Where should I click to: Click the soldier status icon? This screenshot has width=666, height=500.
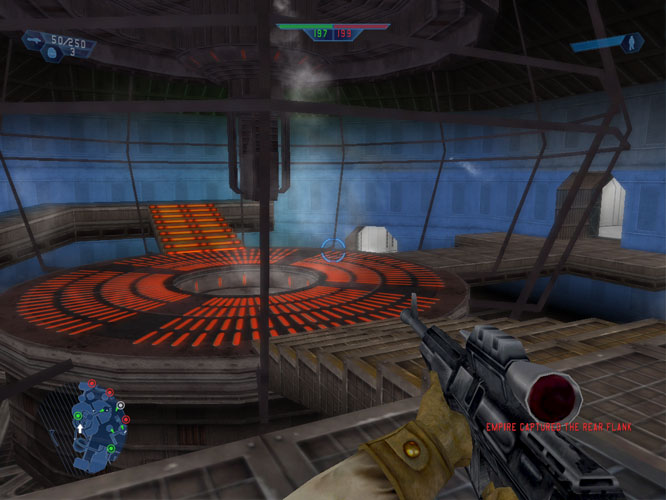[x=630, y=43]
